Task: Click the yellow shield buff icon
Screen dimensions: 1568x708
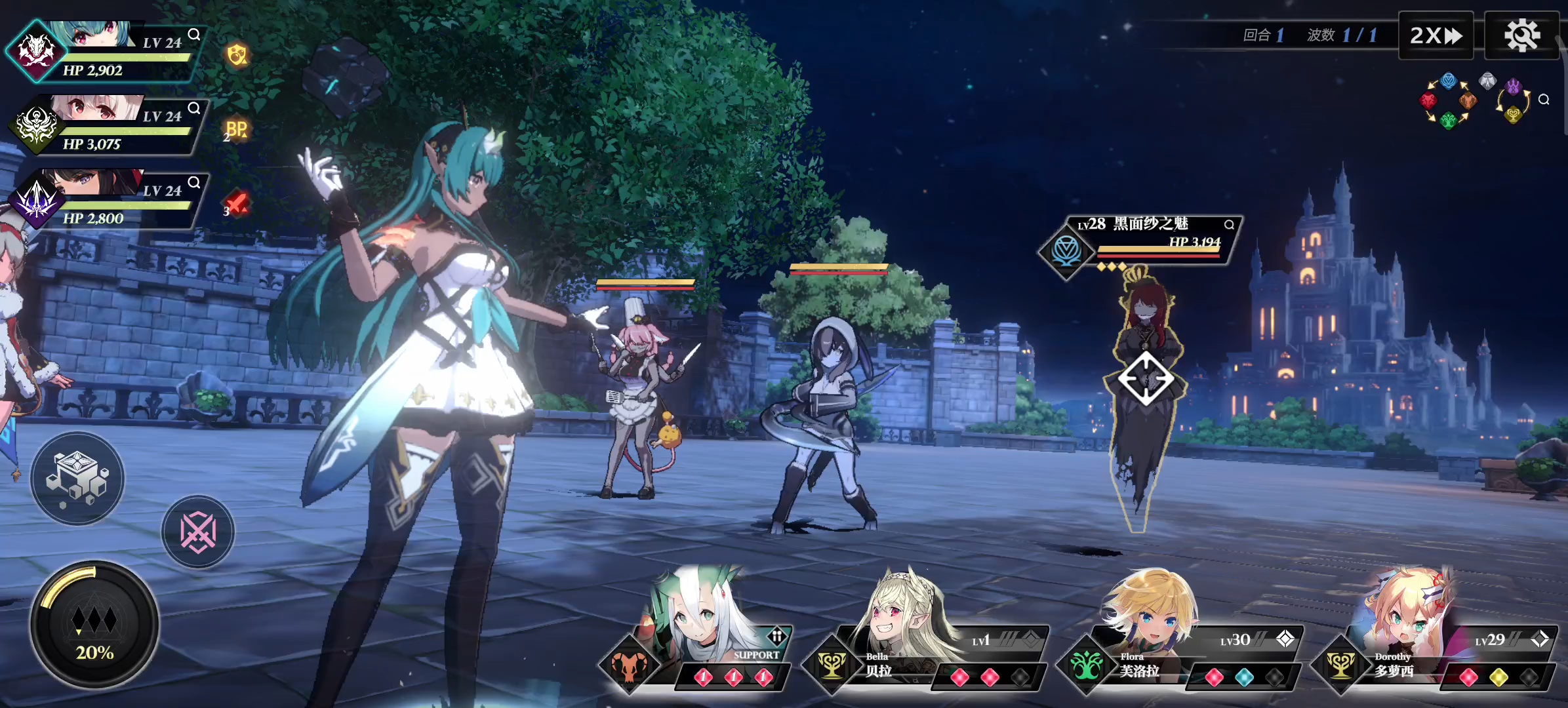Action: pyautogui.click(x=237, y=55)
